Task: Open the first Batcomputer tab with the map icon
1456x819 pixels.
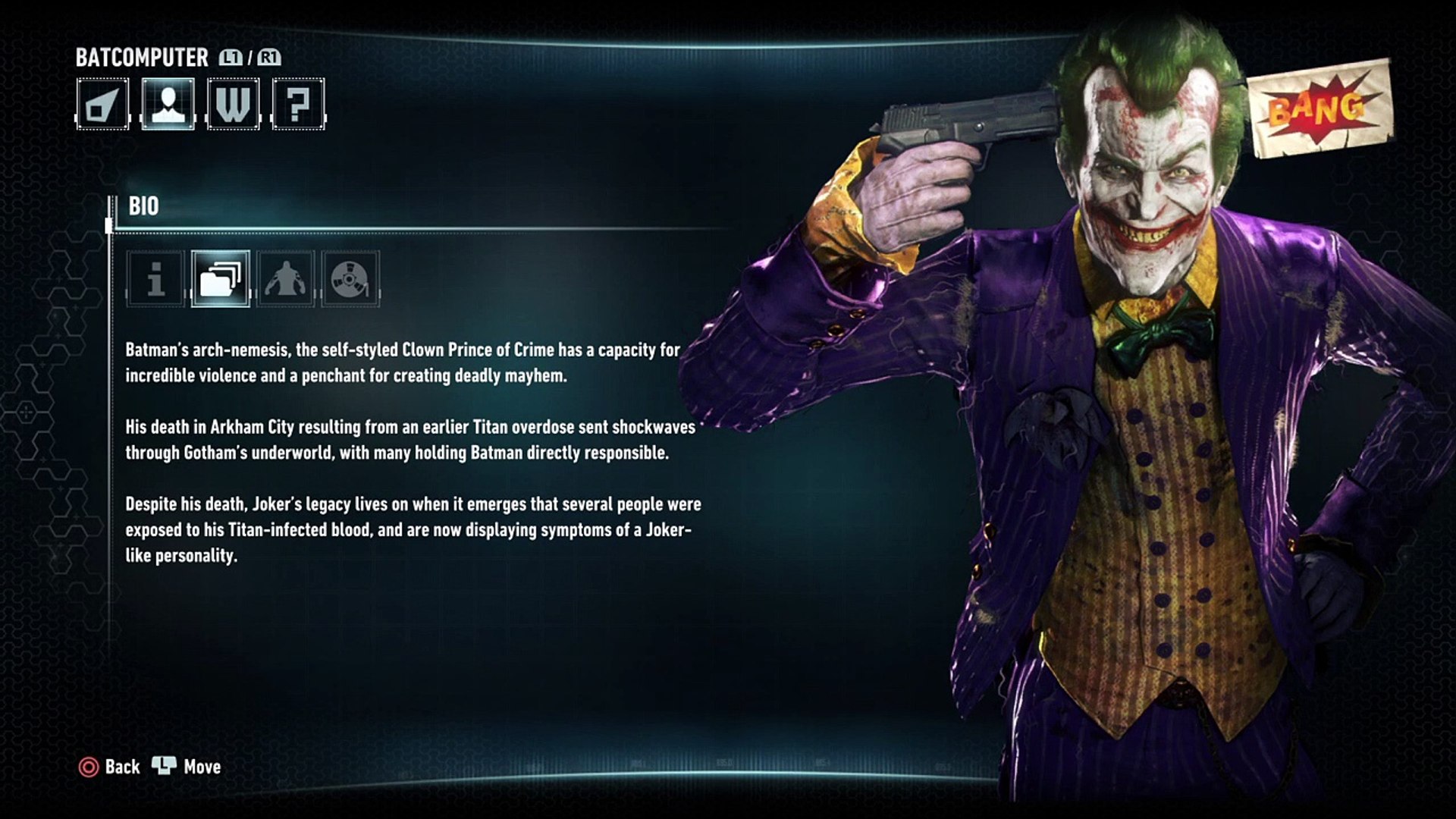Action: pos(102,104)
